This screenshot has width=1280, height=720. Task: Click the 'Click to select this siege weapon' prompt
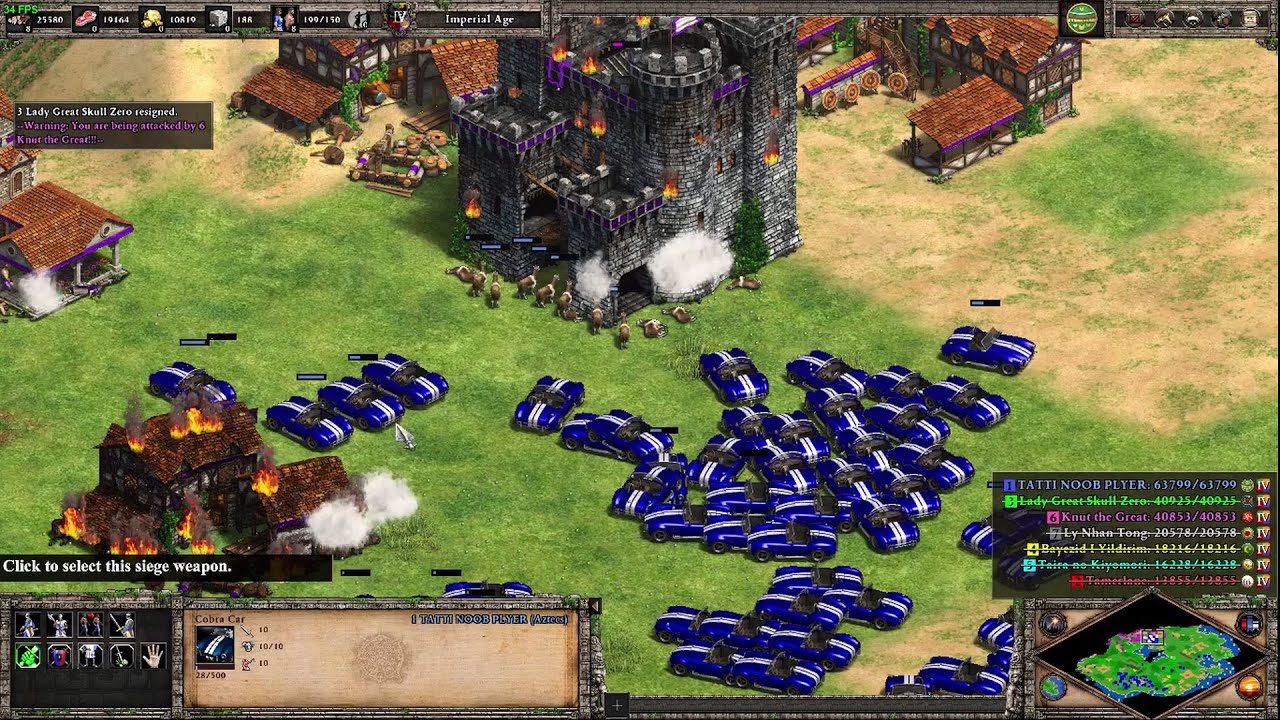pyautogui.click(x=115, y=567)
